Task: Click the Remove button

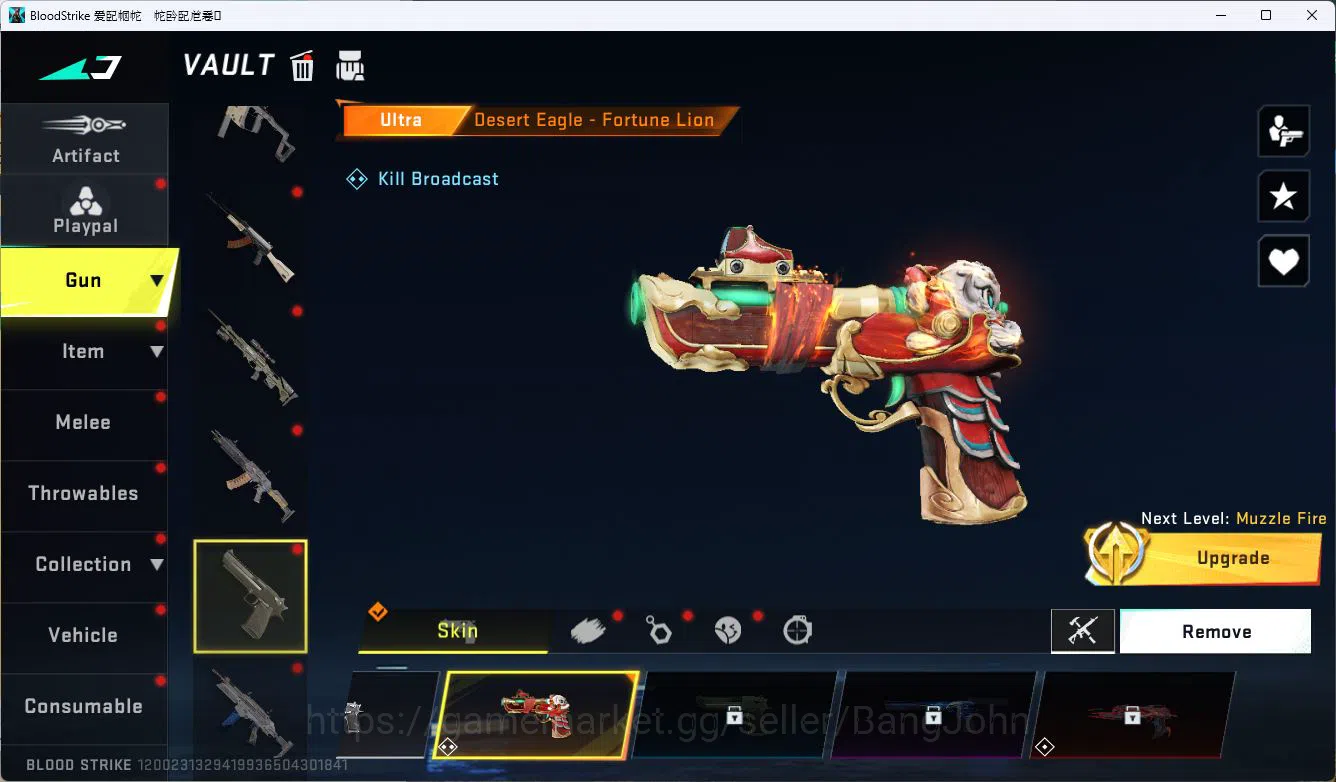Action: pos(1216,631)
